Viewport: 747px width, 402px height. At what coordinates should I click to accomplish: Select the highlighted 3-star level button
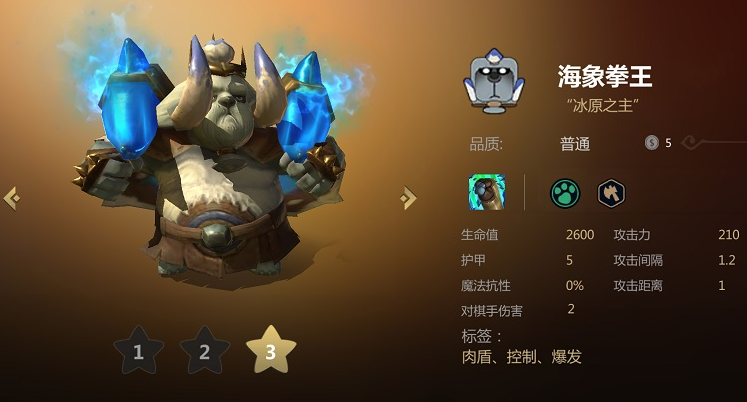[x=271, y=351]
